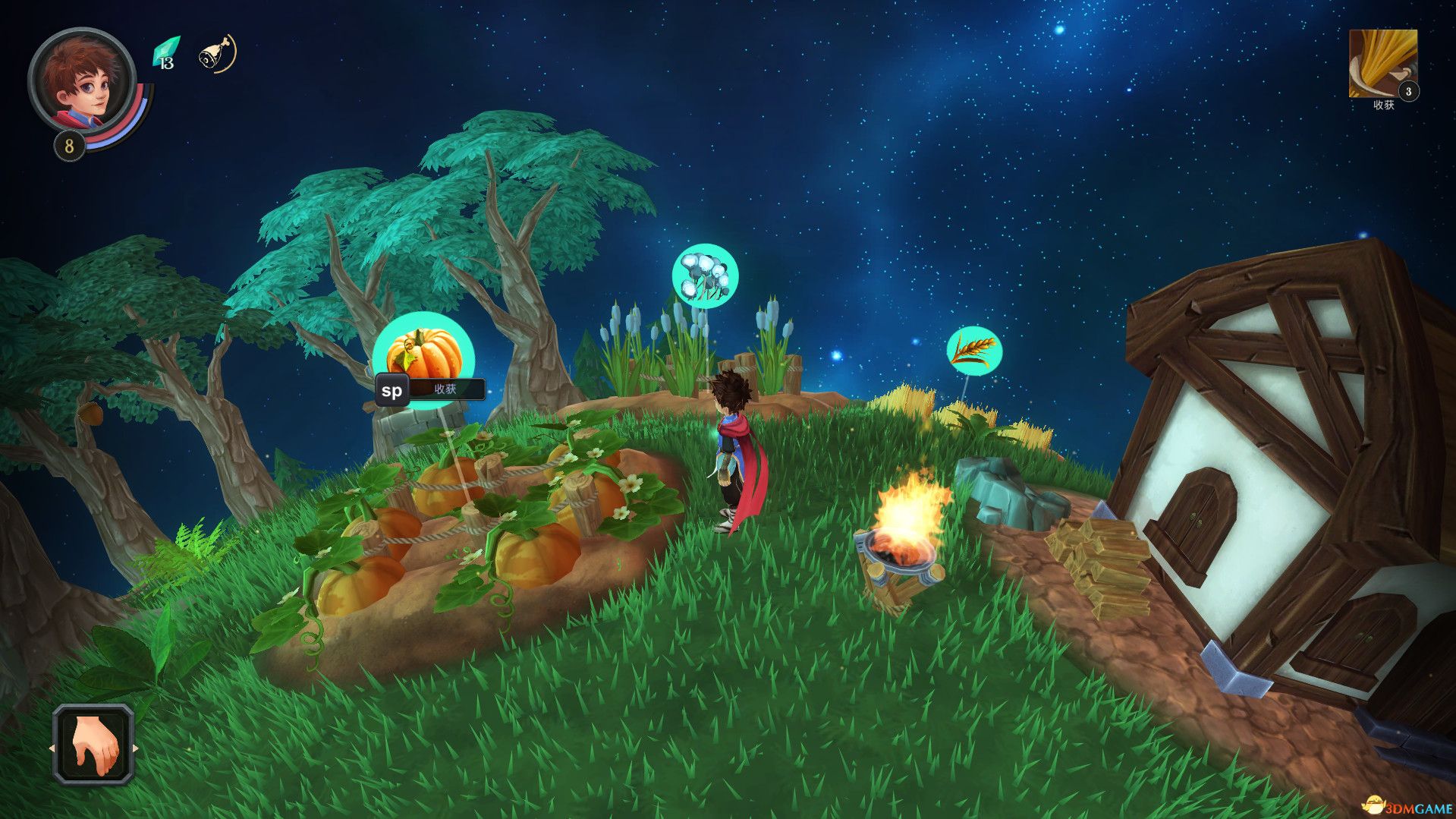Pick the wheat harvest bubble
The image size is (1456, 819).
coord(974,351)
